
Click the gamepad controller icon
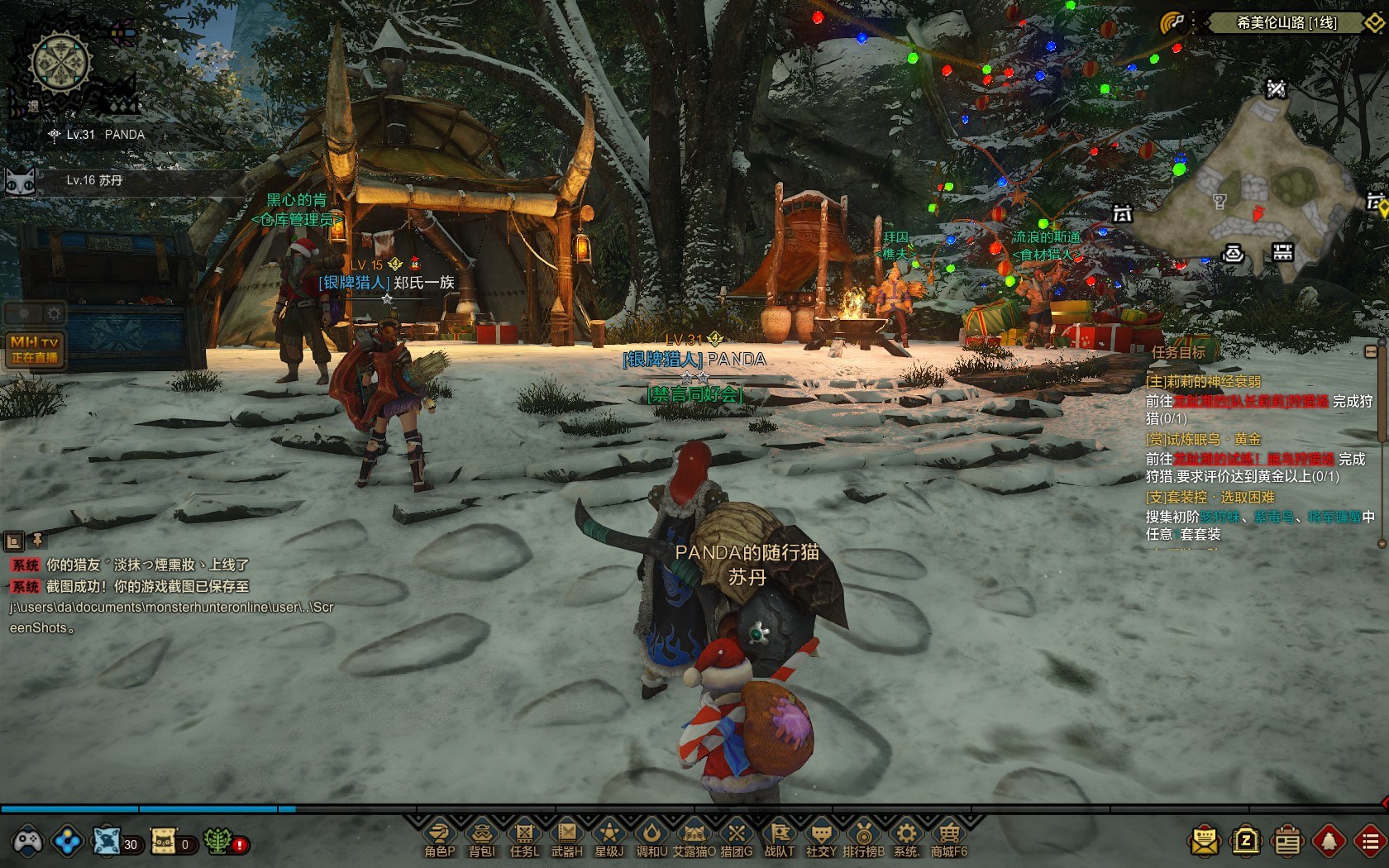coord(25,842)
